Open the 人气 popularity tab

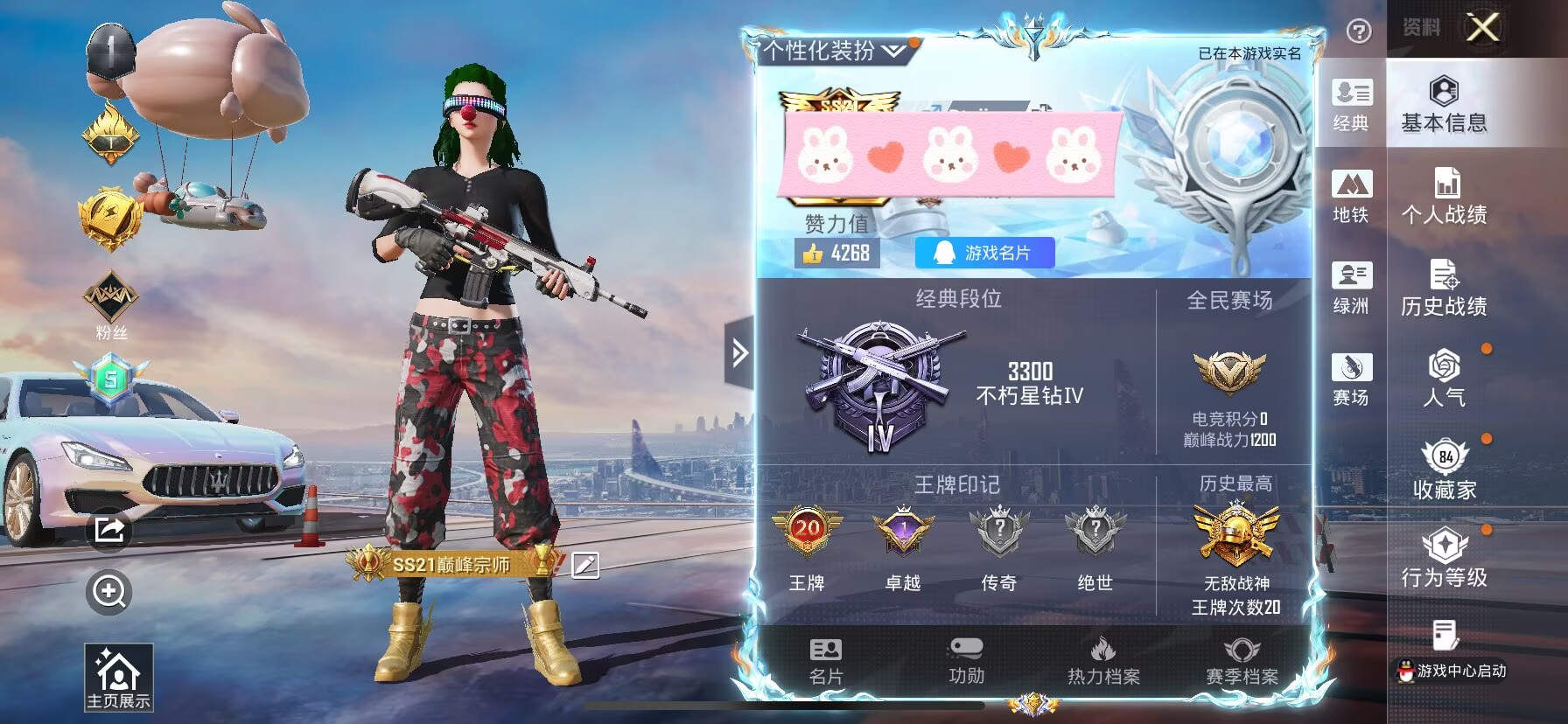tap(1444, 379)
